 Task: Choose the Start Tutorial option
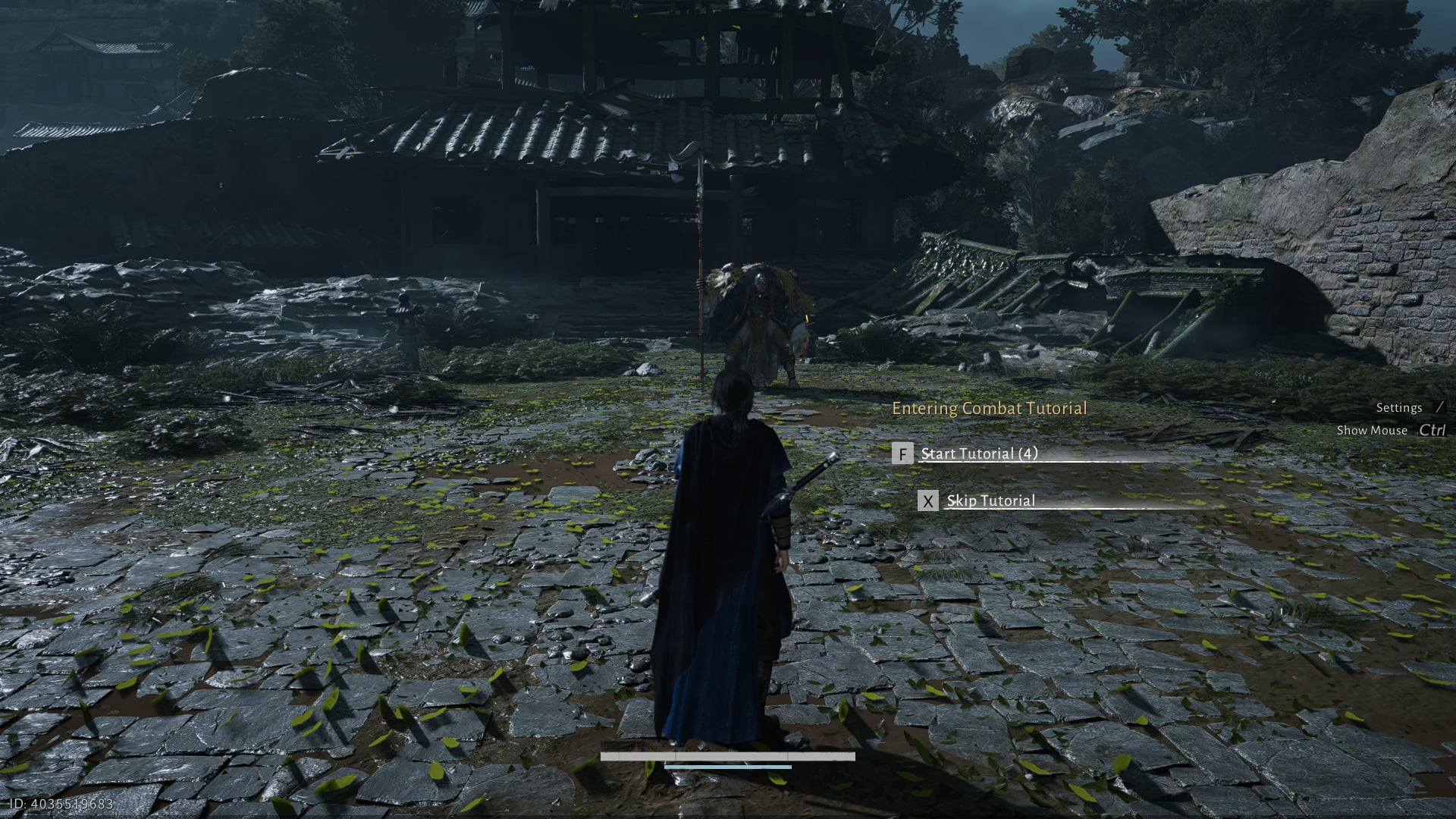978,453
